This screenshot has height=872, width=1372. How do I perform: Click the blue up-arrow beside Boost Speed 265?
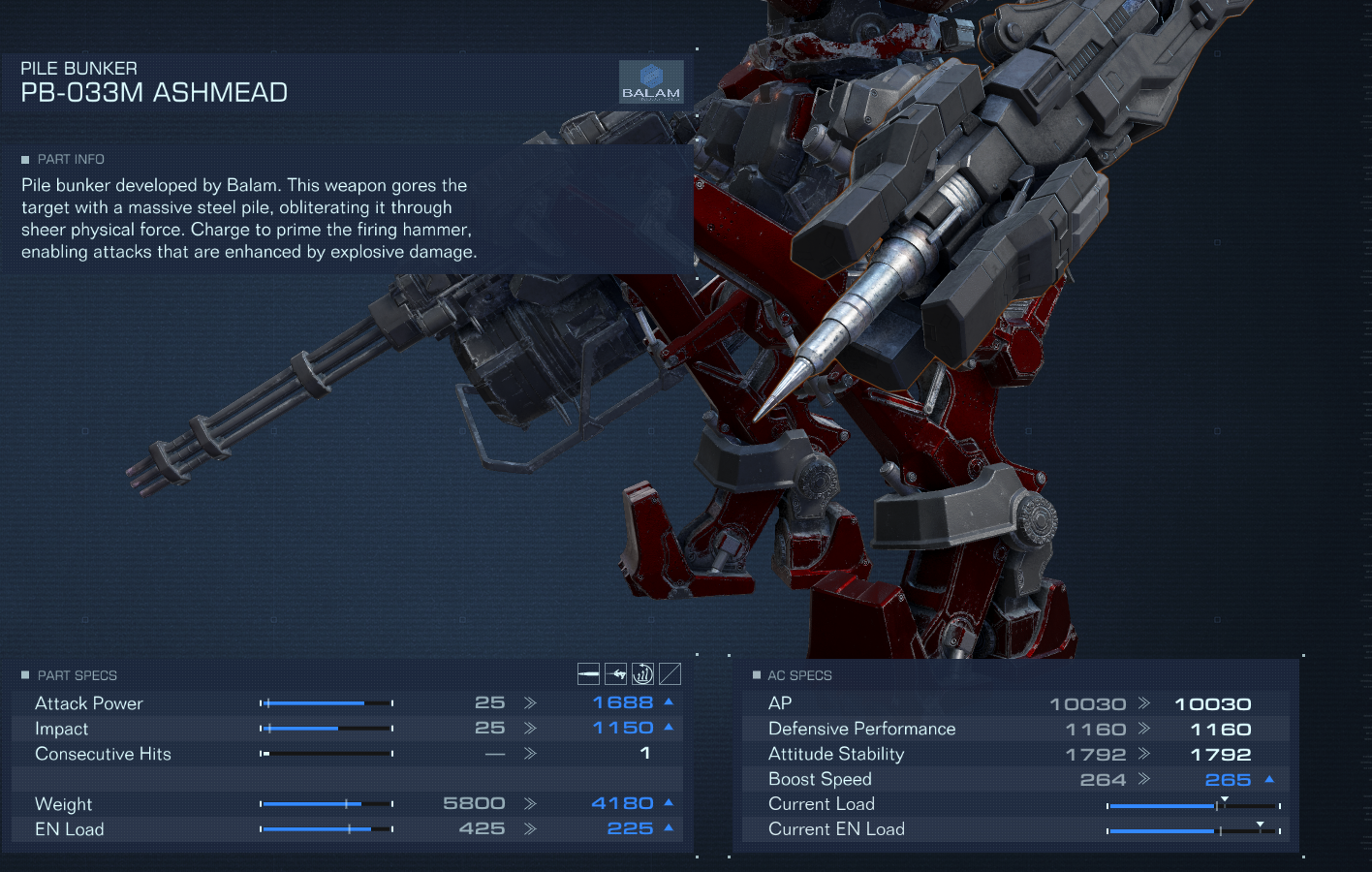point(1267,779)
